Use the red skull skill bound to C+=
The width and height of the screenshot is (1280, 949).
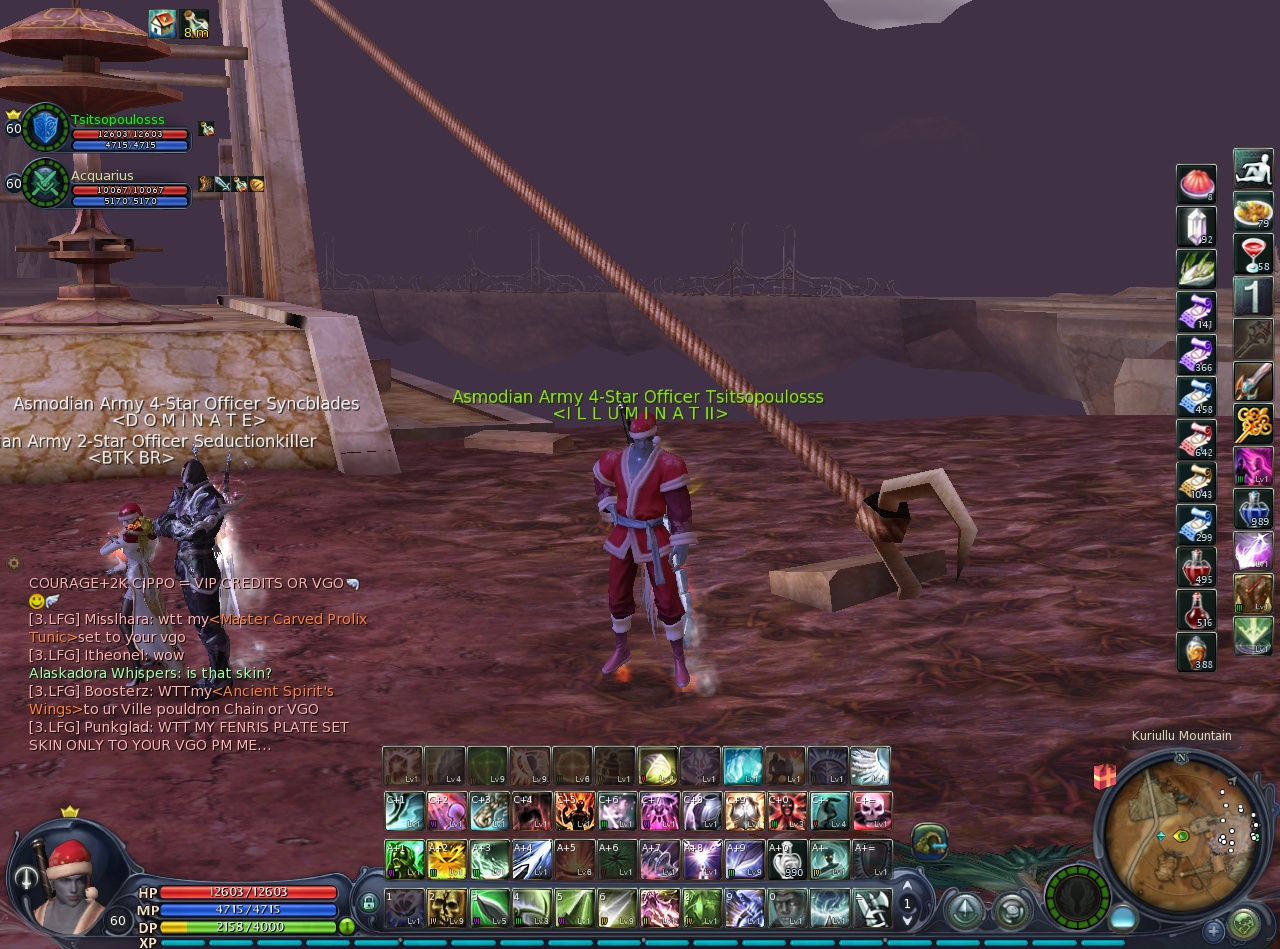point(872,811)
